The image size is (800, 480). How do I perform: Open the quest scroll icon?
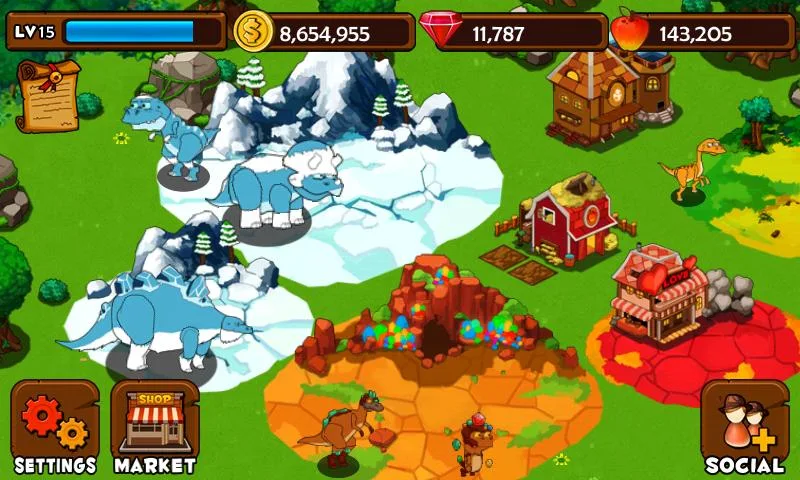pyautogui.click(x=49, y=95)
